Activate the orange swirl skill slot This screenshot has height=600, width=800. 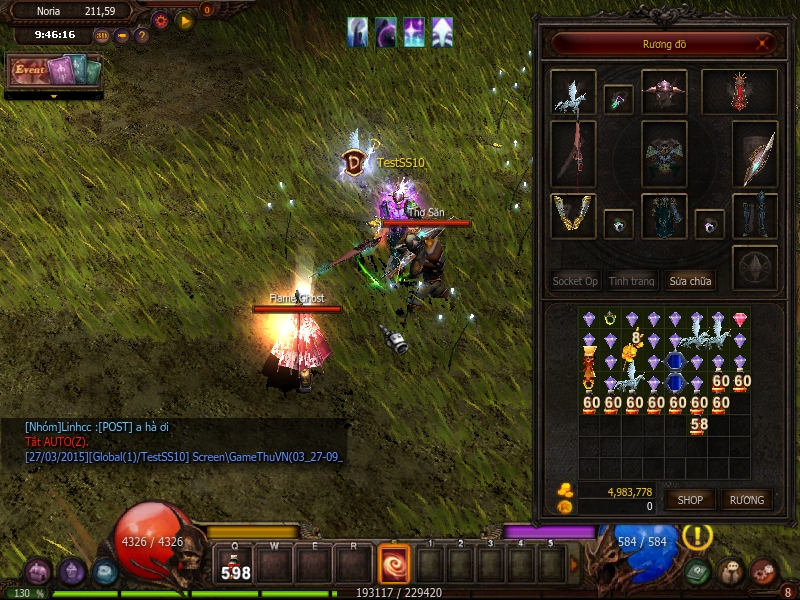tap(393, 565)
